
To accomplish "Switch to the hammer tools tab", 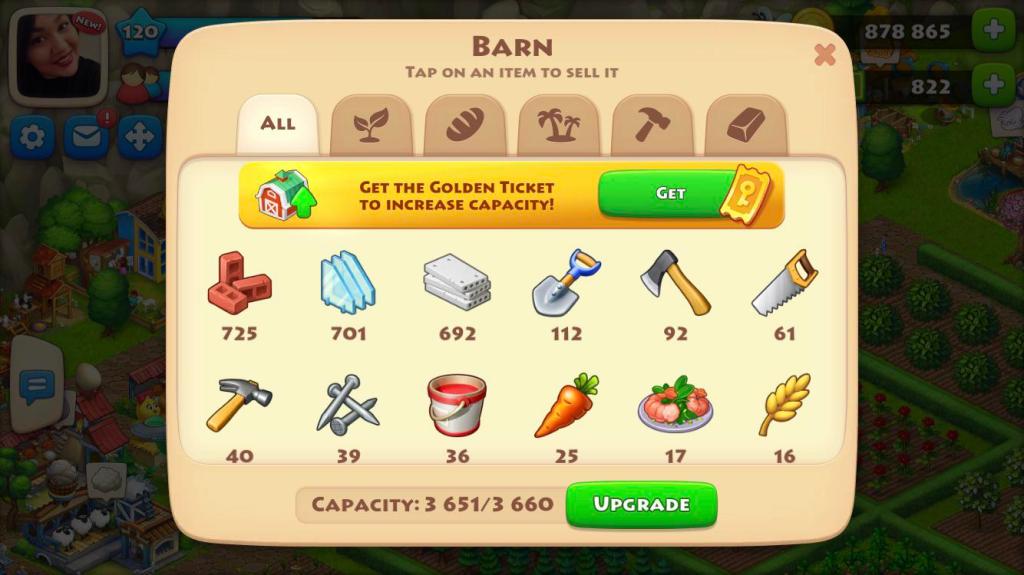I will coord(652,125).
